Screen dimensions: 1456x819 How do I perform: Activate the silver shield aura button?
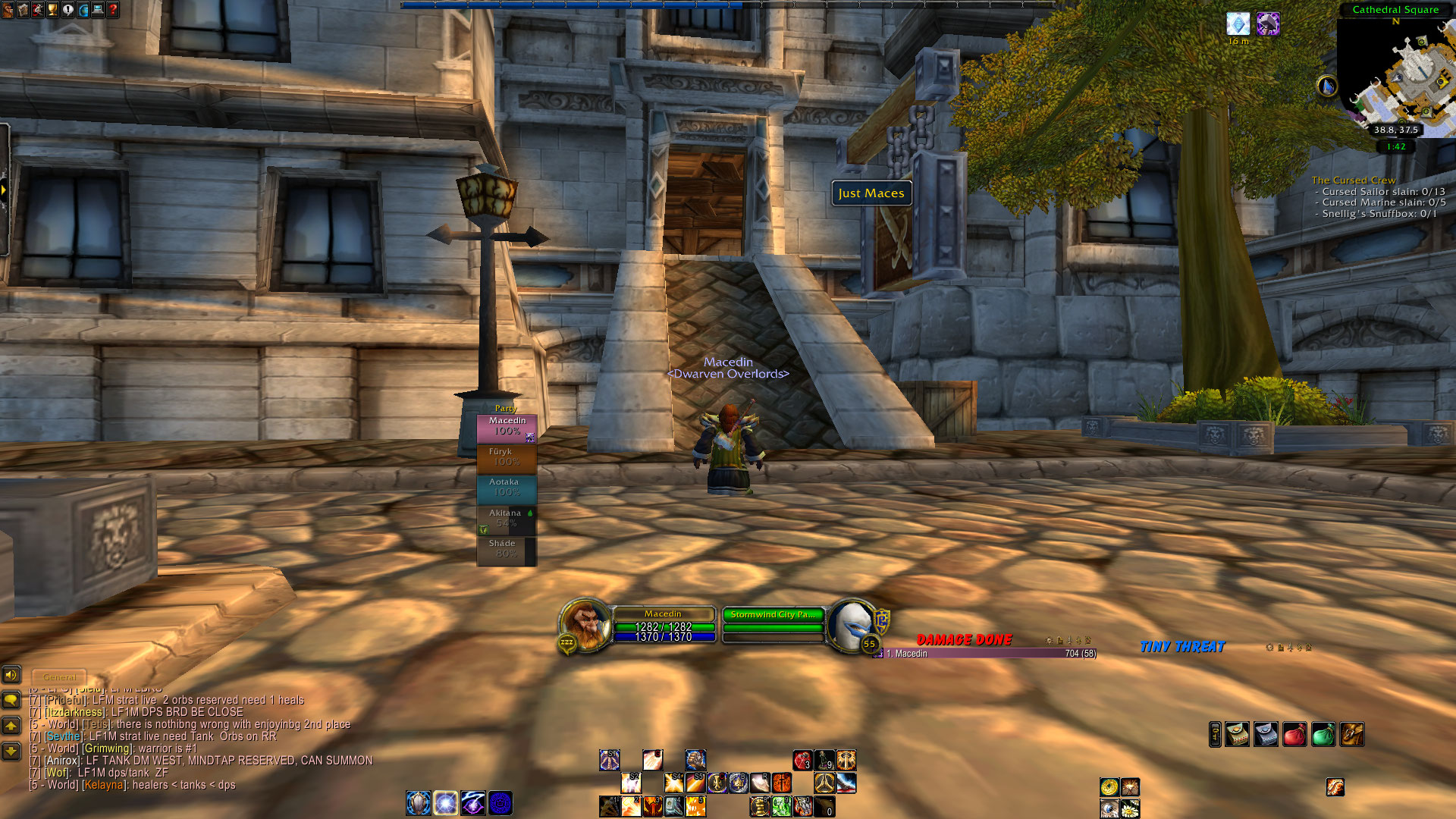pyautogui.click(x=419, y=802)
